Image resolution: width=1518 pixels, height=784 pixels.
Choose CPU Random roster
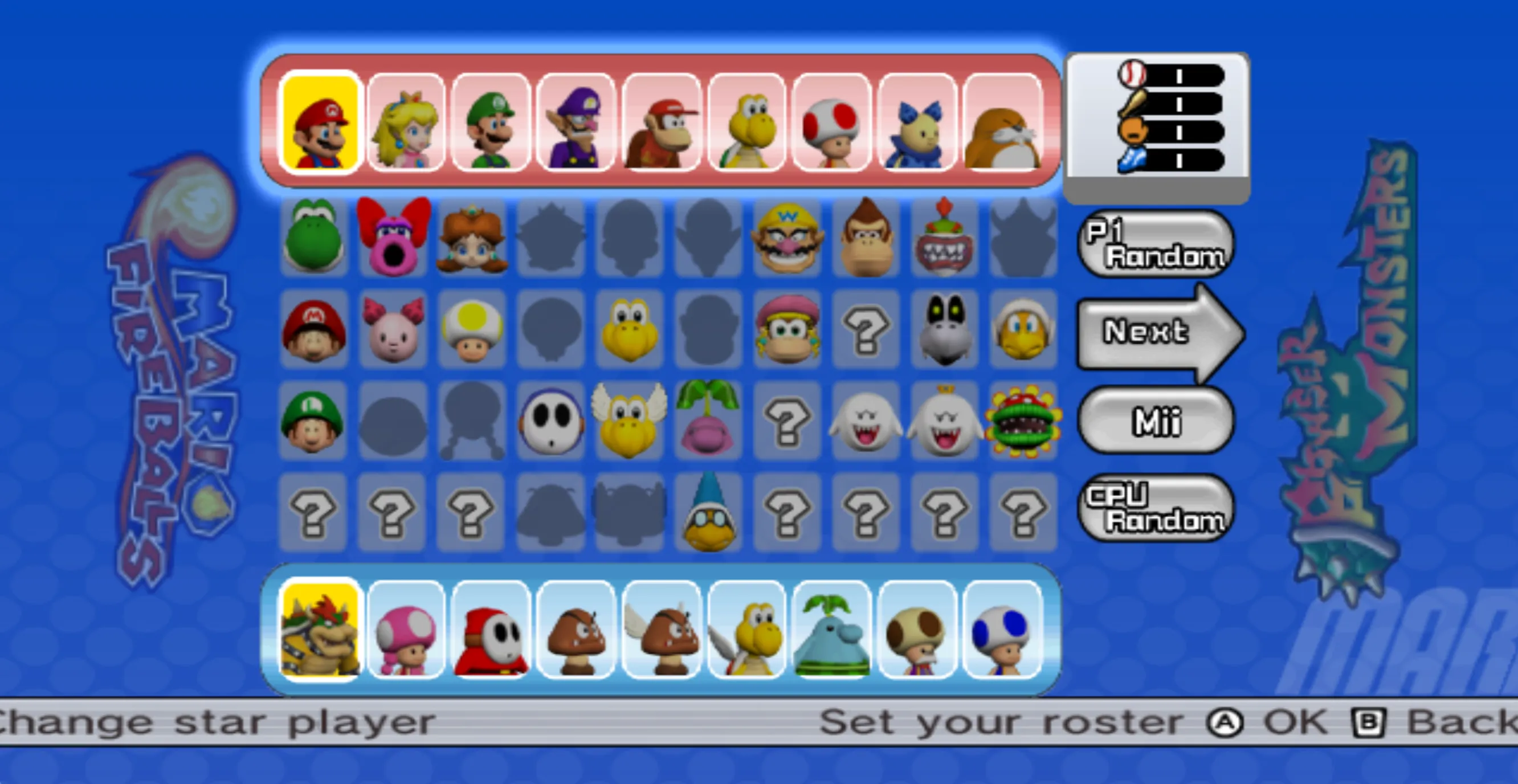coord(1155,508)
